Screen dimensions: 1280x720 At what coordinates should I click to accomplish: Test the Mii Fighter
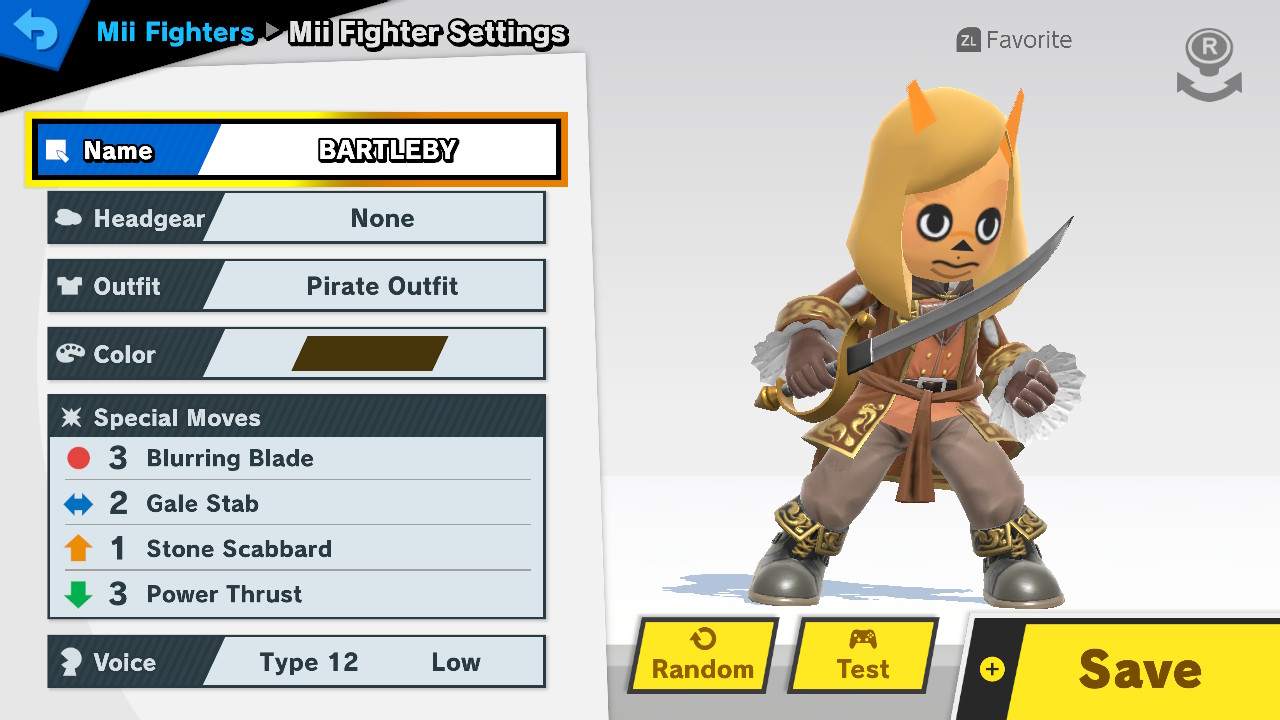point(863,656)
